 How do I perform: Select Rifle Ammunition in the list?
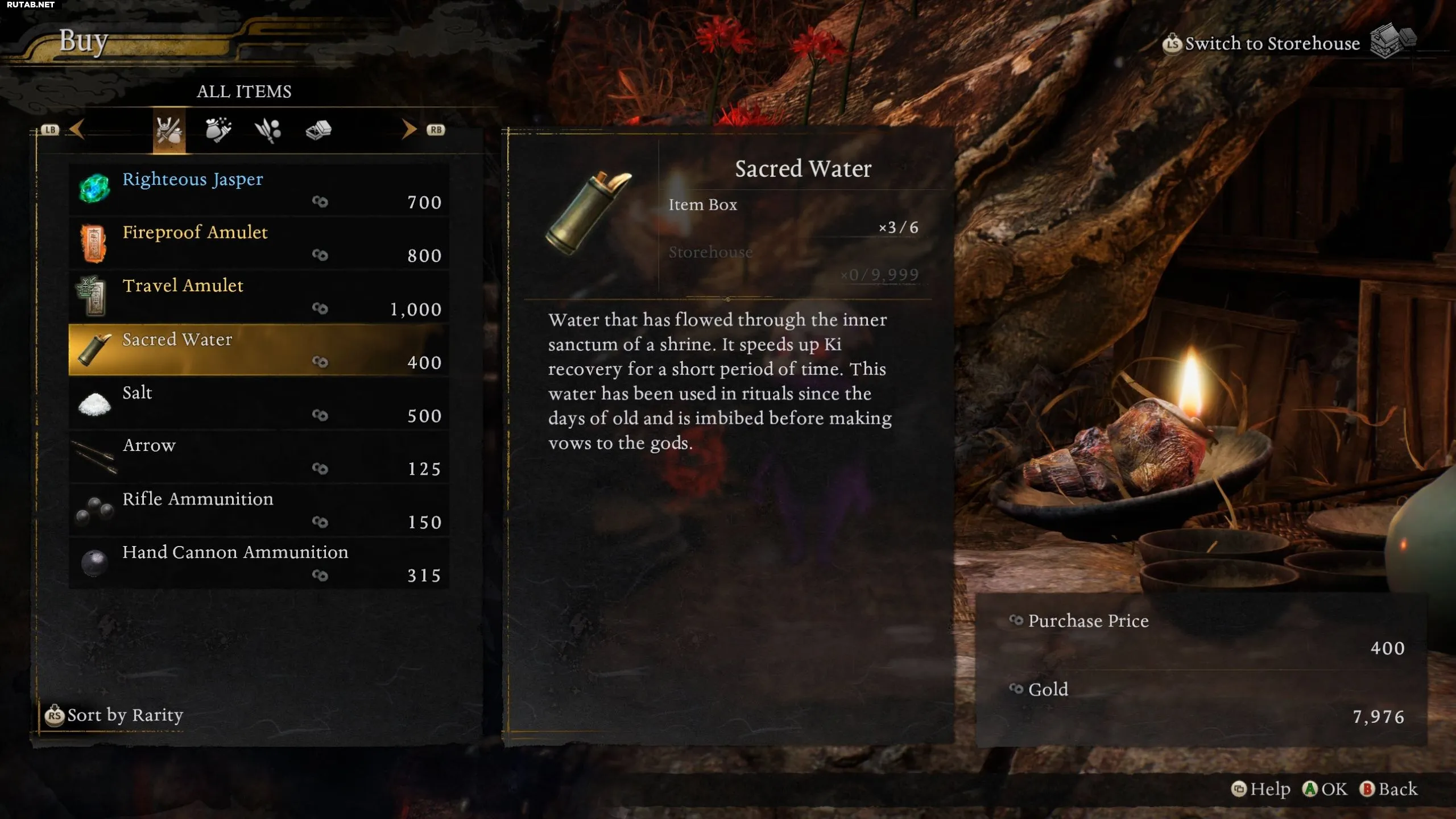(258, 510)
